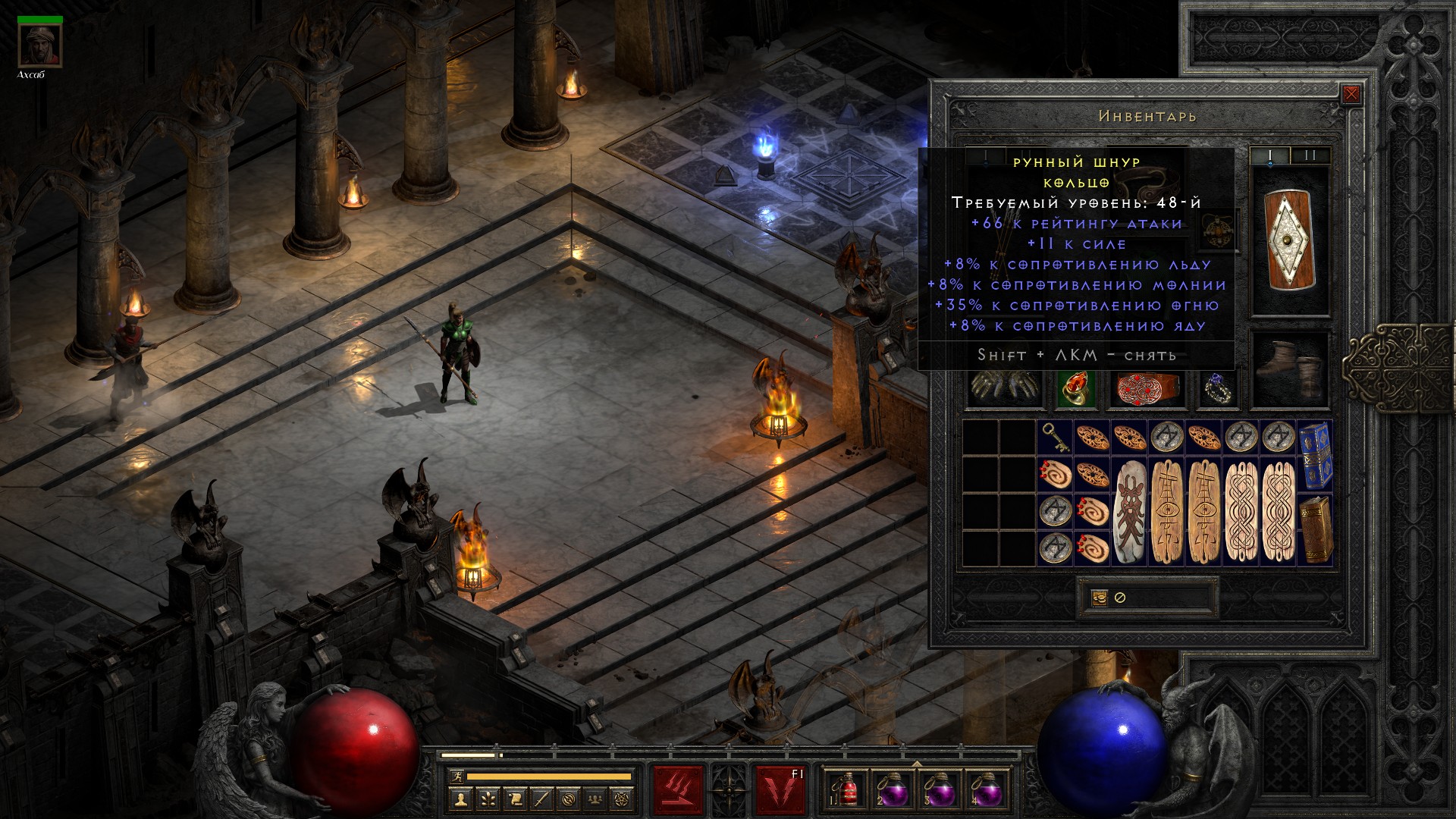
Task: Click the gold amount button
Action: [1100, 598]
